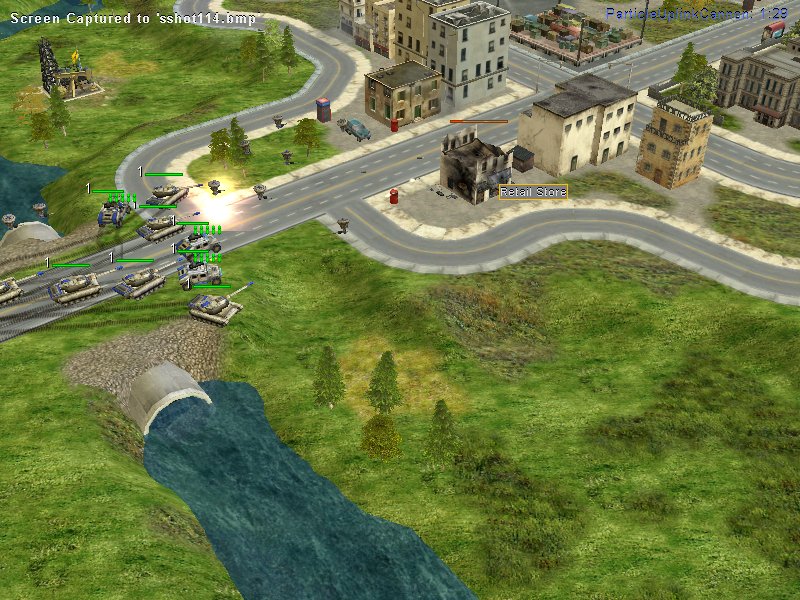Image resolution: width=800 pixels, height=600 pixels.
Task: Select the topmost tank beside the explosion
Action: coord(168,192)
